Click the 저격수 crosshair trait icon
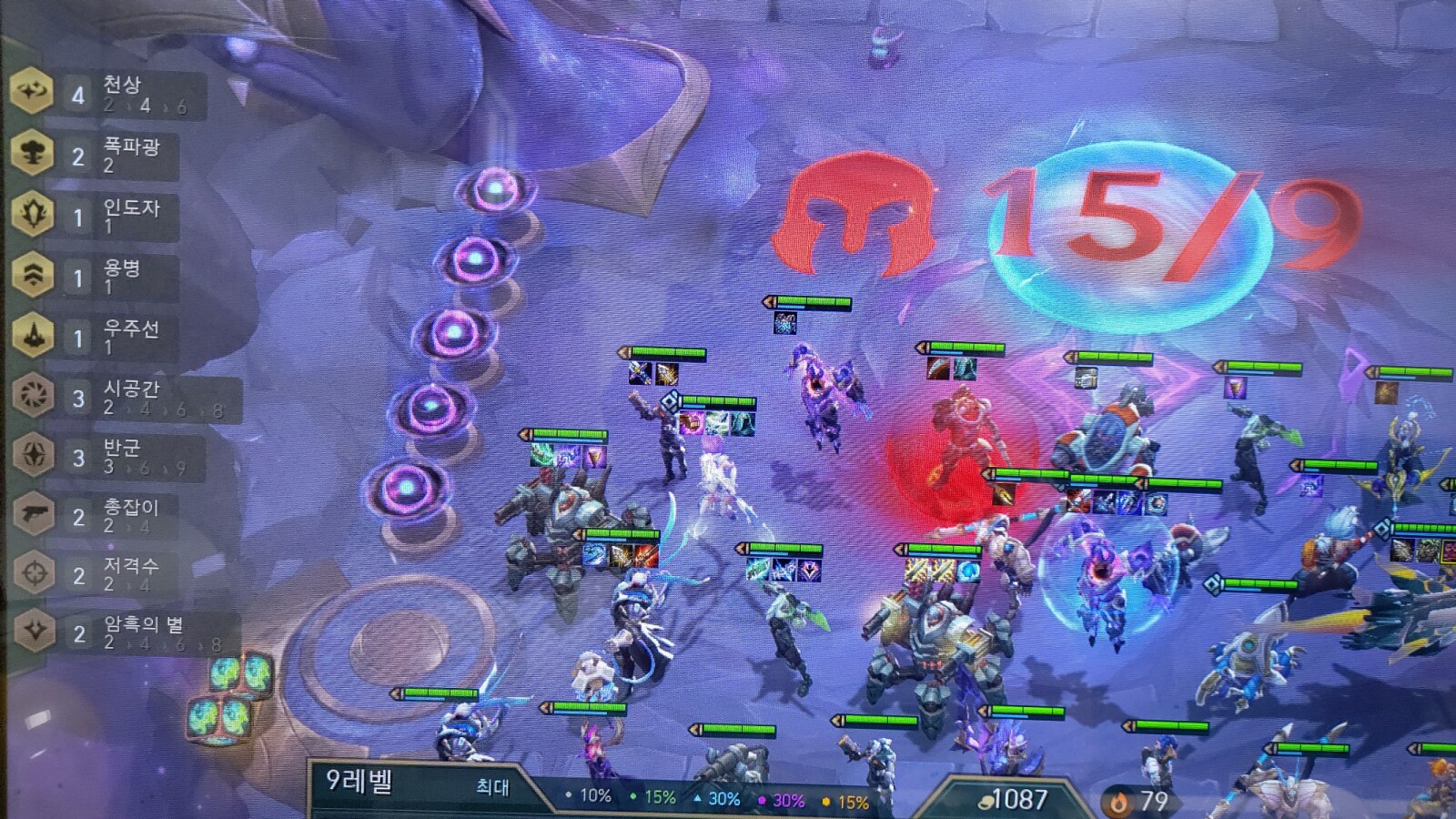The image size is (1456, 819). (x=35, y=573)
